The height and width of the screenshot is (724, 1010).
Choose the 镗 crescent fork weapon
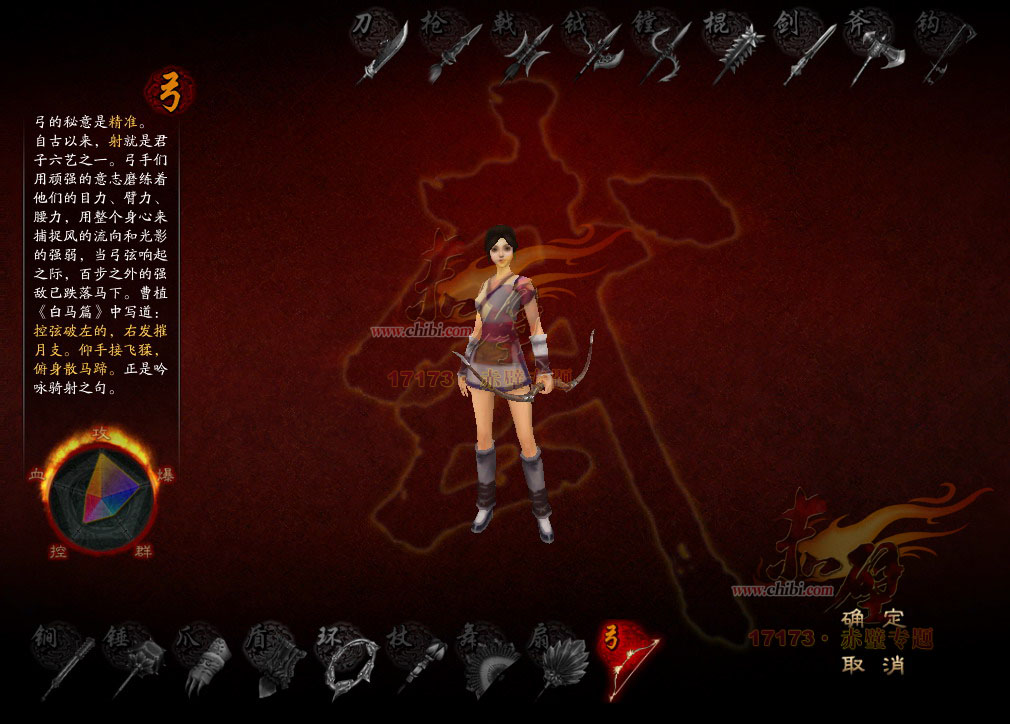(x=663, y=47)
